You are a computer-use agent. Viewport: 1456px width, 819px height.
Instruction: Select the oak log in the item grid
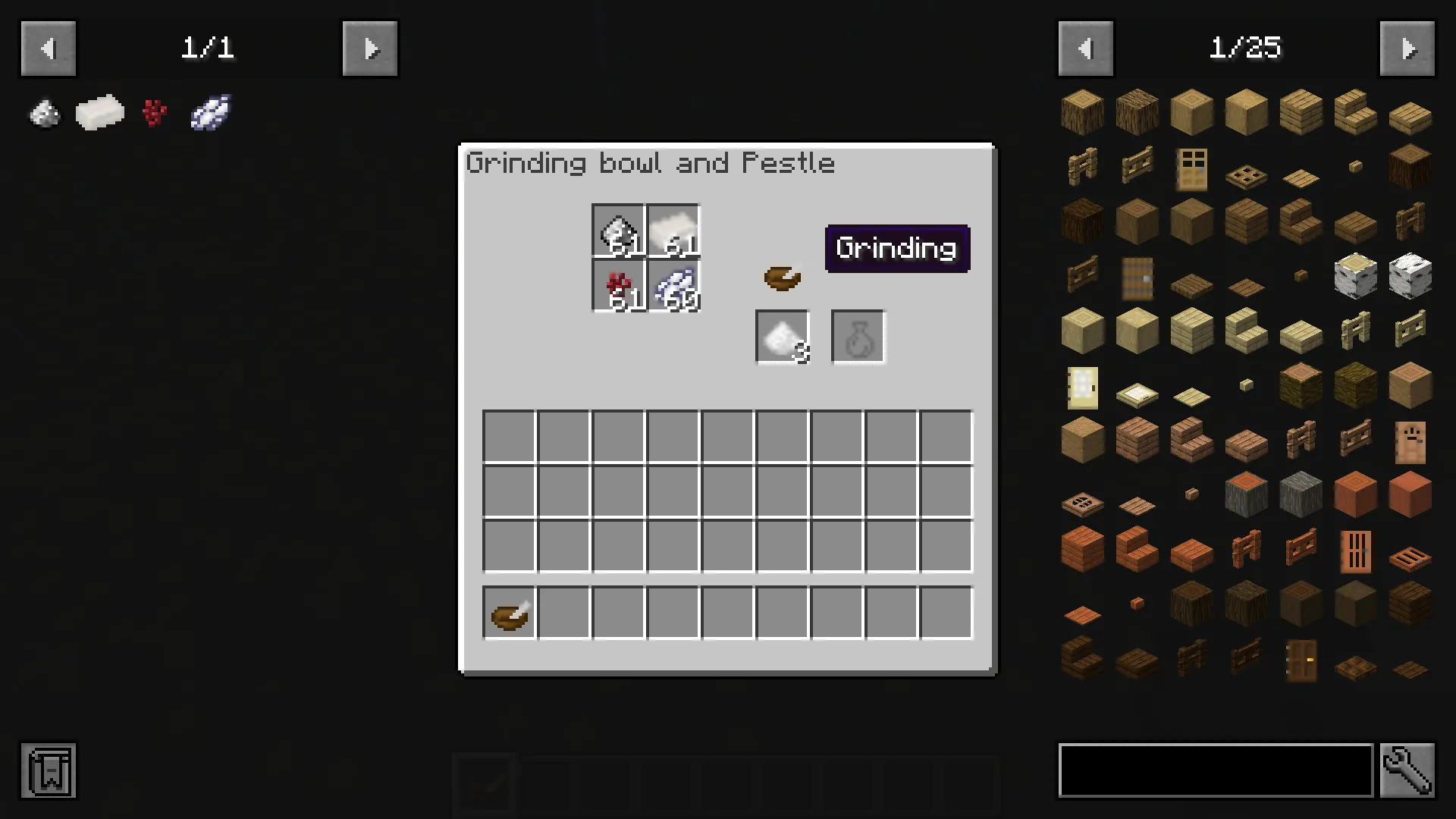coord(1082,111)
